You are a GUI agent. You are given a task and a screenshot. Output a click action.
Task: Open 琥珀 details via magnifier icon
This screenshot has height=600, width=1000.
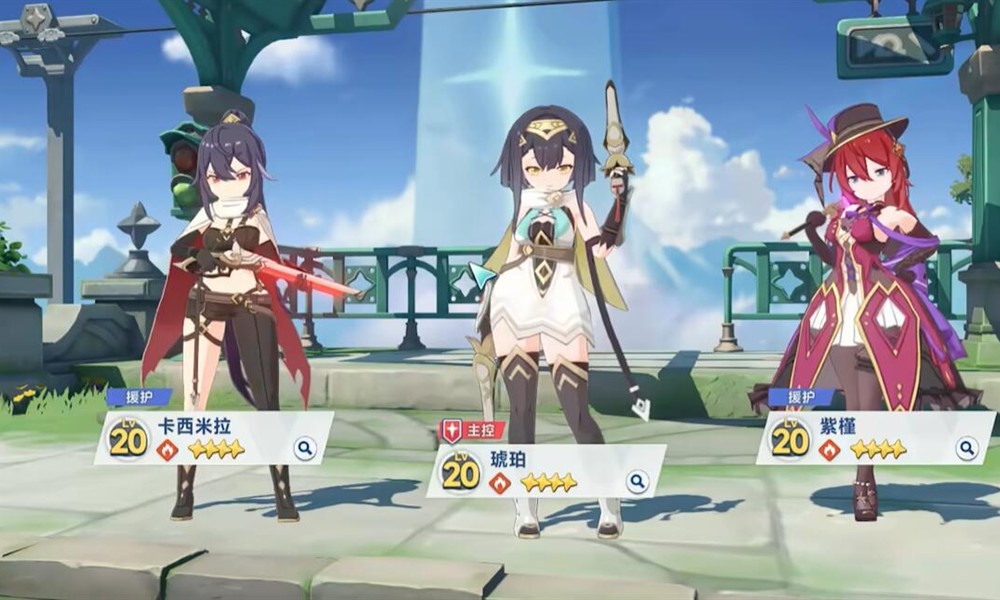click(637, 482)
